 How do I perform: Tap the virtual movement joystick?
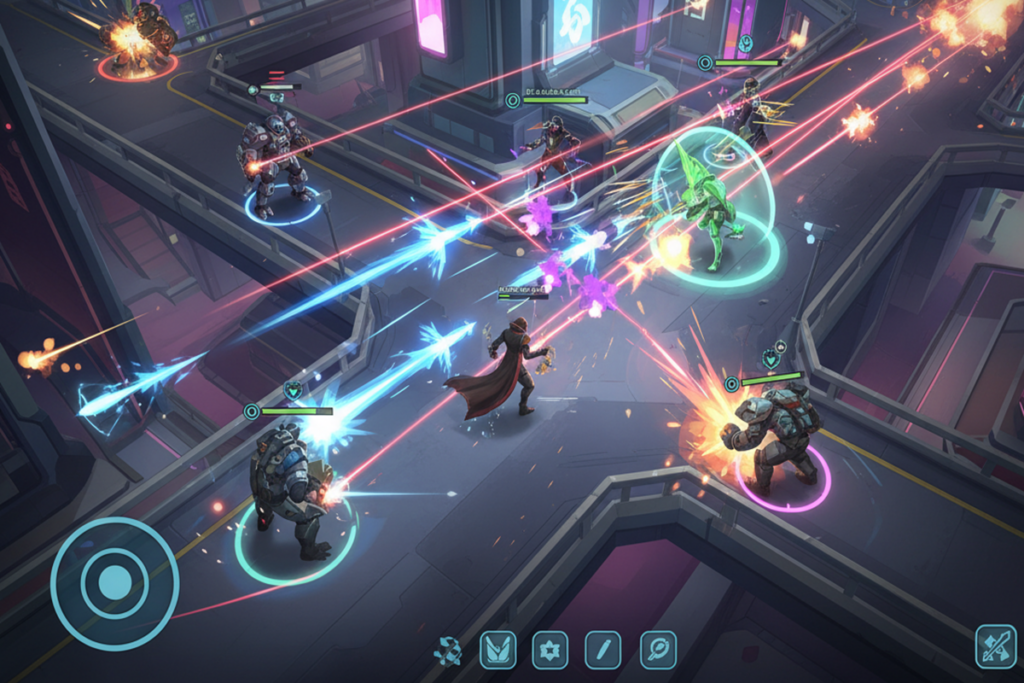point(114,583)
